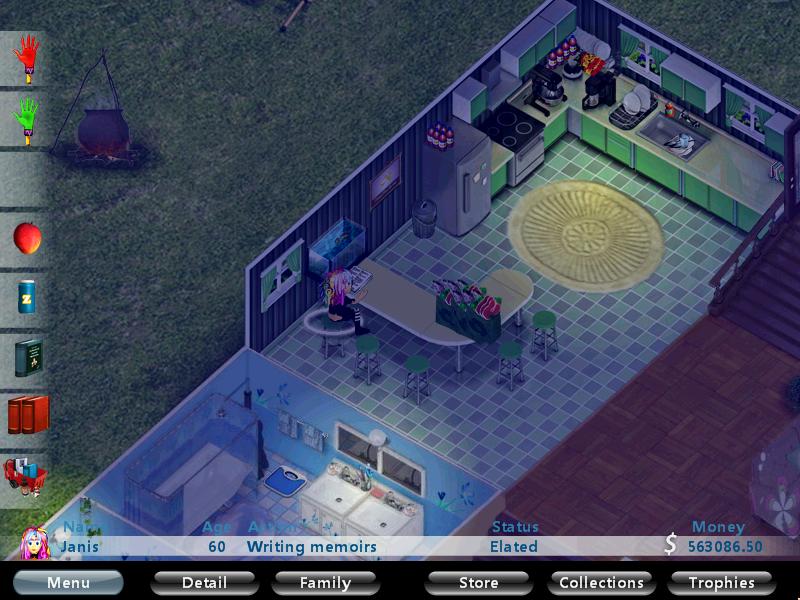
Task: Click Janis's portrait icon
Action: (x=34, y=541)
